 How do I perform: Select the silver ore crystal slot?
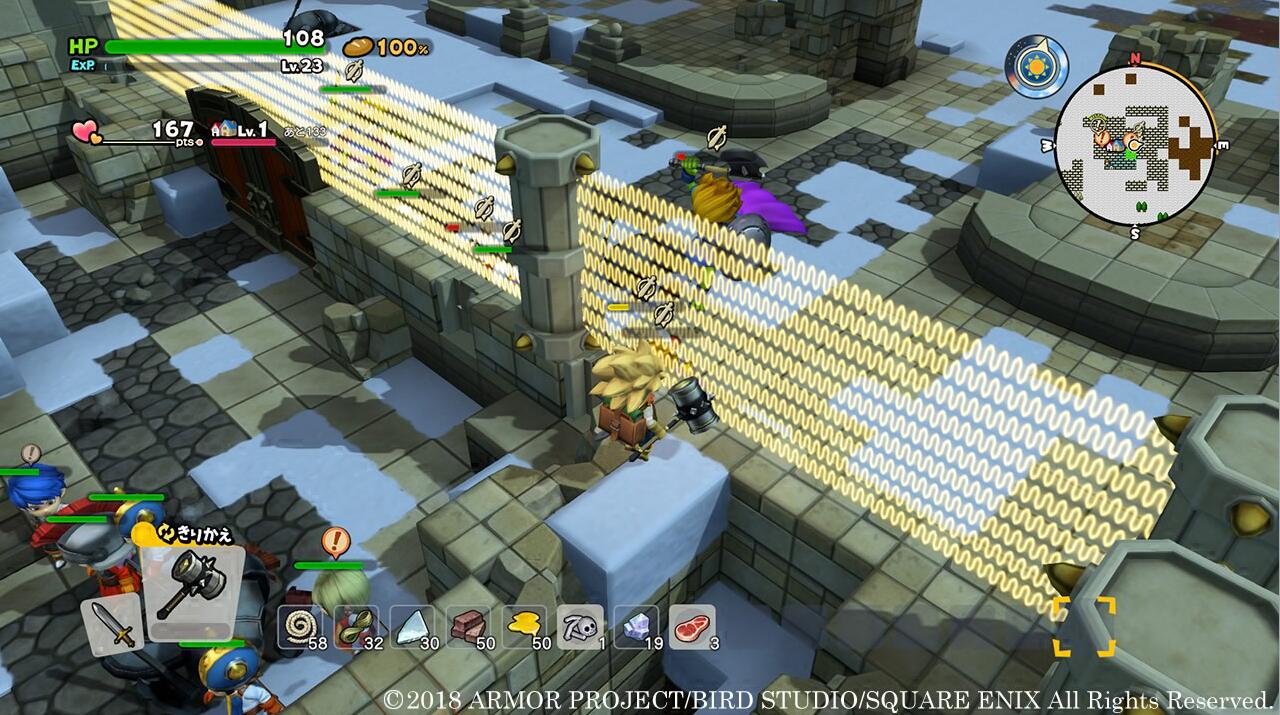(636, 627)
